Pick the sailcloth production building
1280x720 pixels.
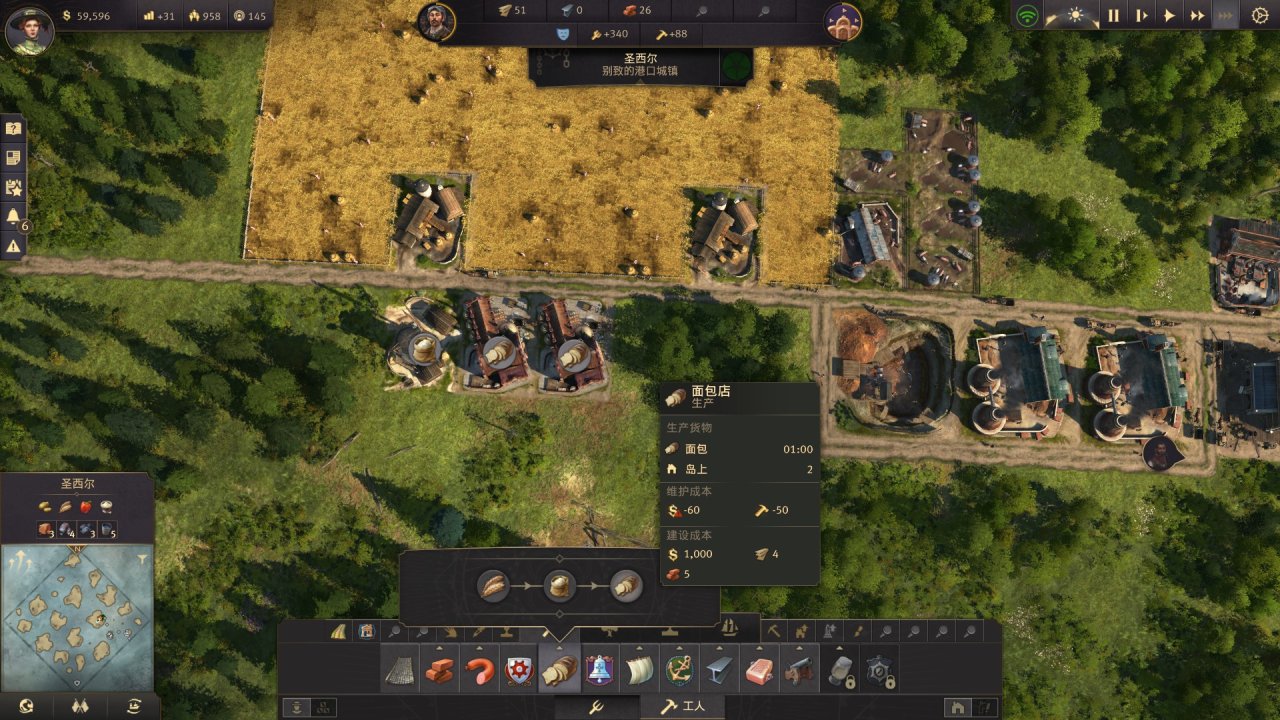(640, 670)
